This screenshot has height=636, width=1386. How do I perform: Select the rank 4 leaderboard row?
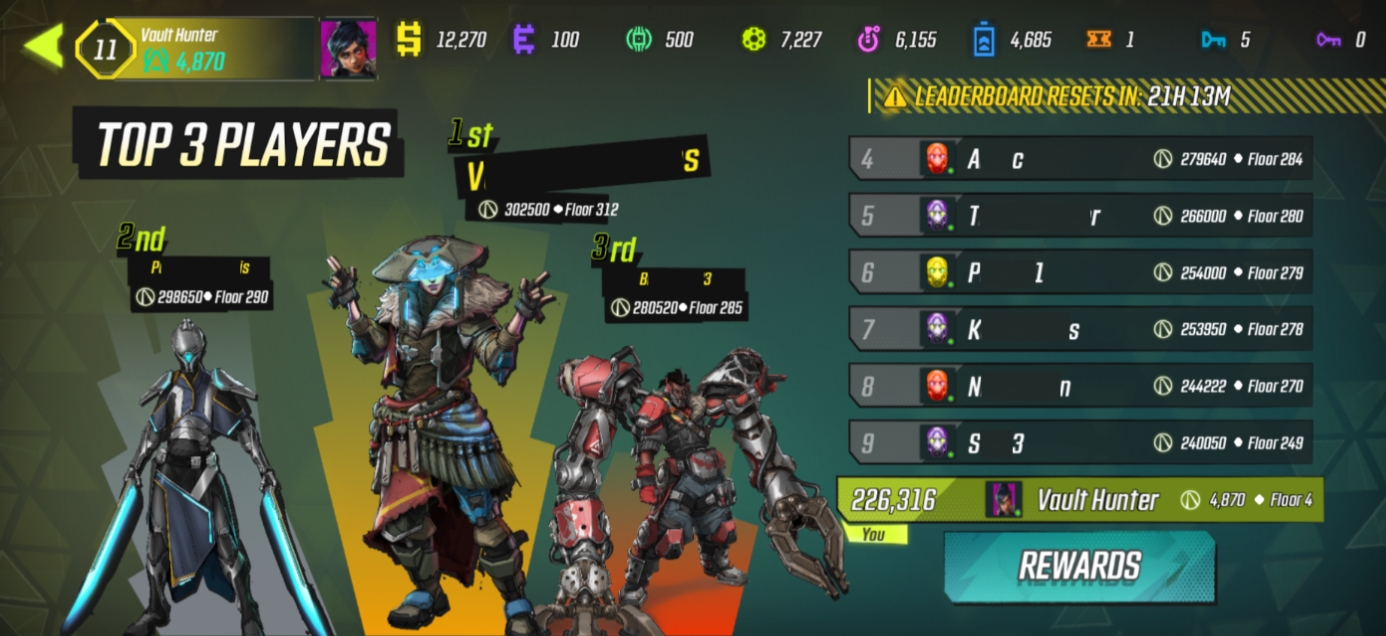[1080, 159]
